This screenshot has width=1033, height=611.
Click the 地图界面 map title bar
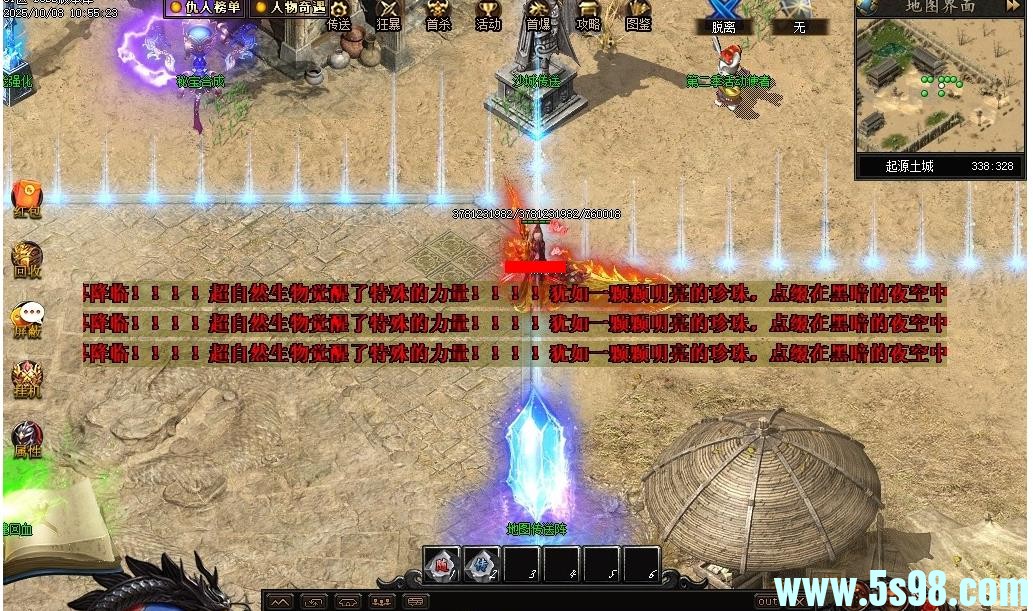click(x=940, y=7)
